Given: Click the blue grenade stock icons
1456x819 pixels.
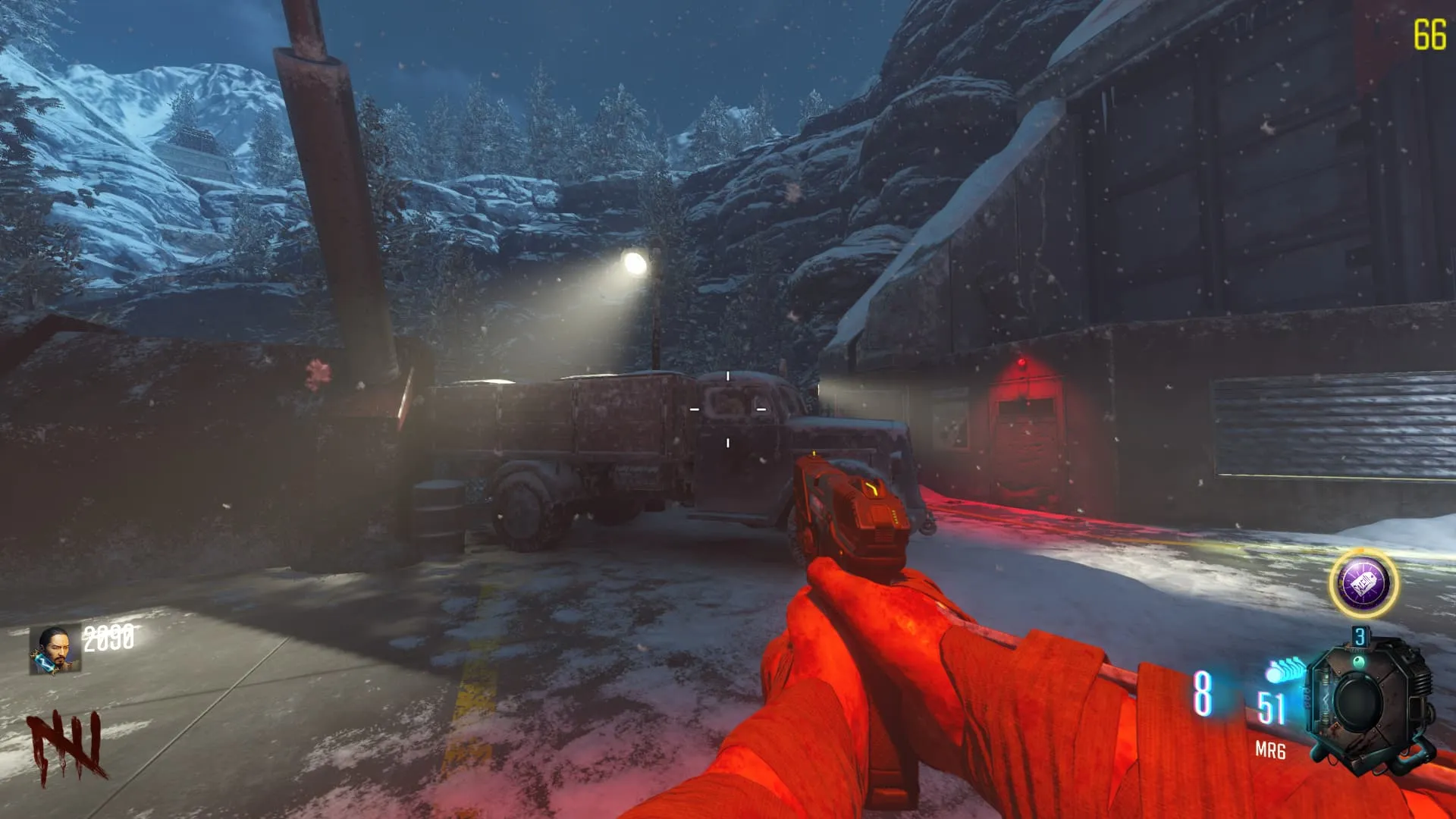Looking at the screenshot, I should [x=1283, y=670].
